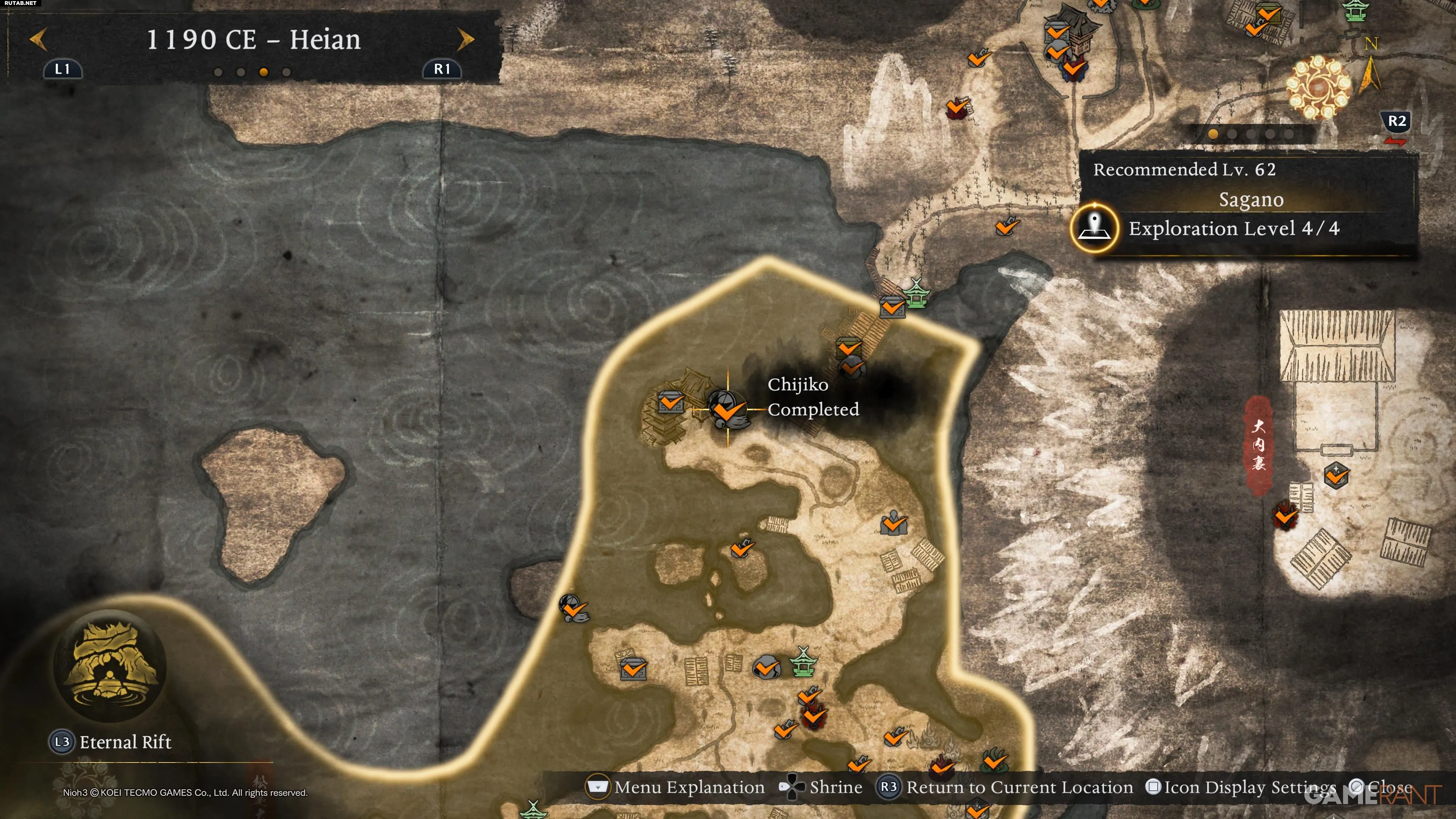
Task: Select the hexagonal marker near the red kanji banner
Action: (x=1336, y=475)
